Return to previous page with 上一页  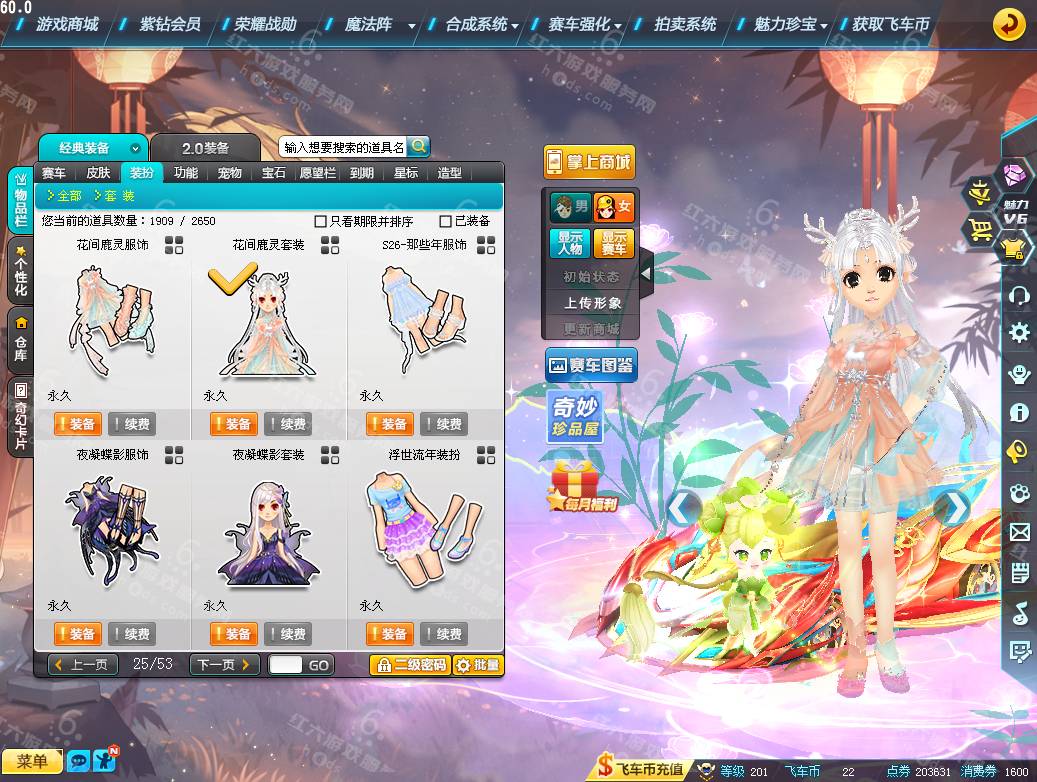coord(83,664)
